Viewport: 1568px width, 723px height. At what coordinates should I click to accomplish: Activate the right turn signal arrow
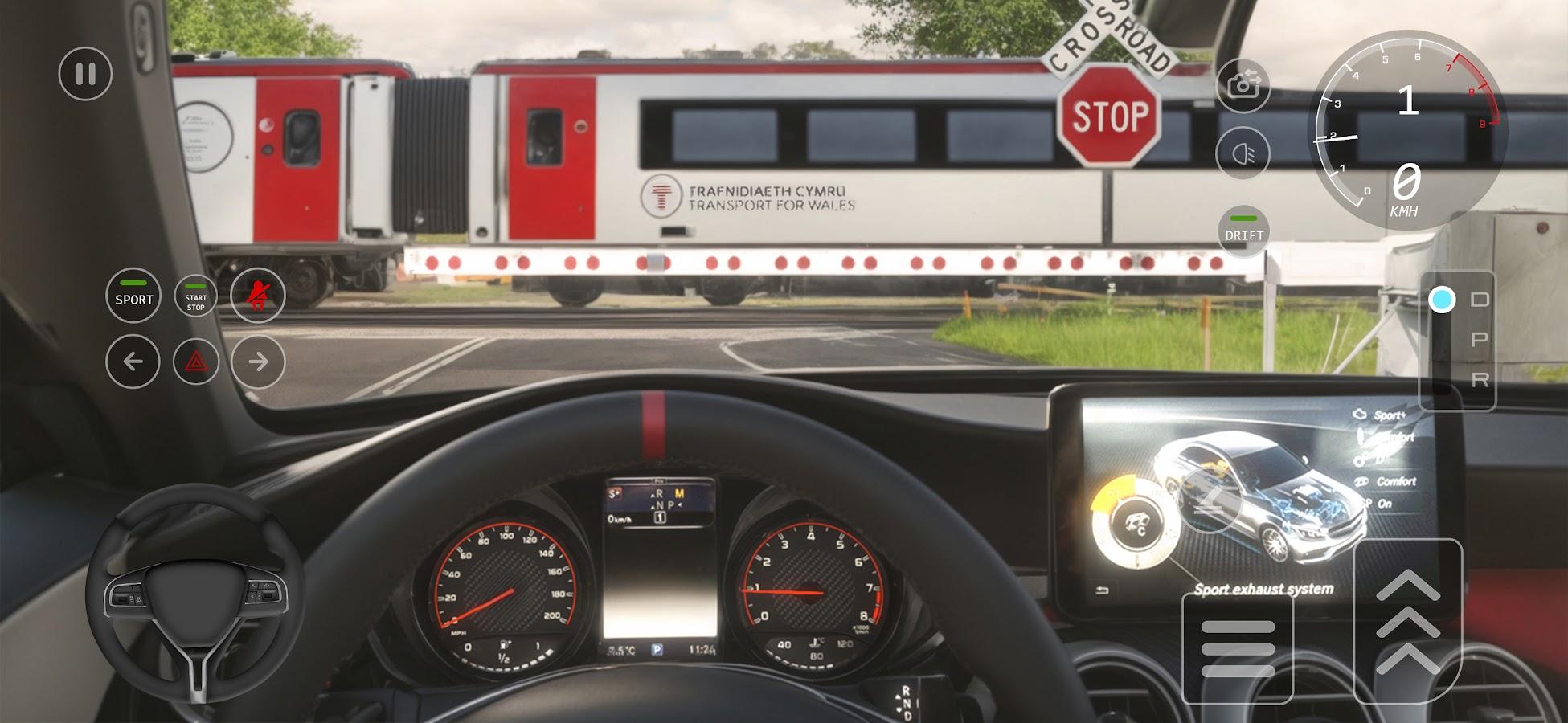pyautogui.click(x=258, y=361)
